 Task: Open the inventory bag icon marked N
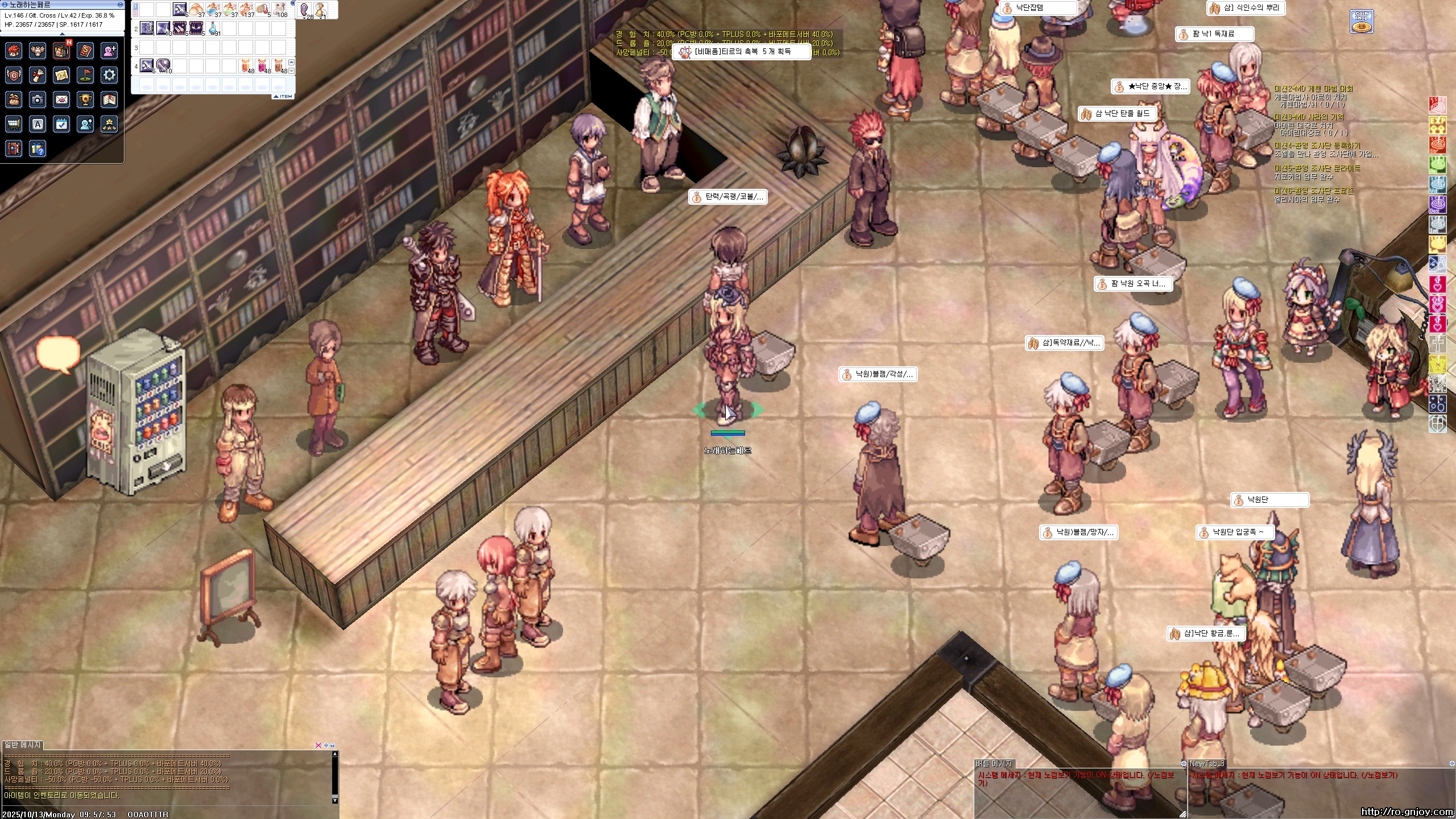click(61, 51)
